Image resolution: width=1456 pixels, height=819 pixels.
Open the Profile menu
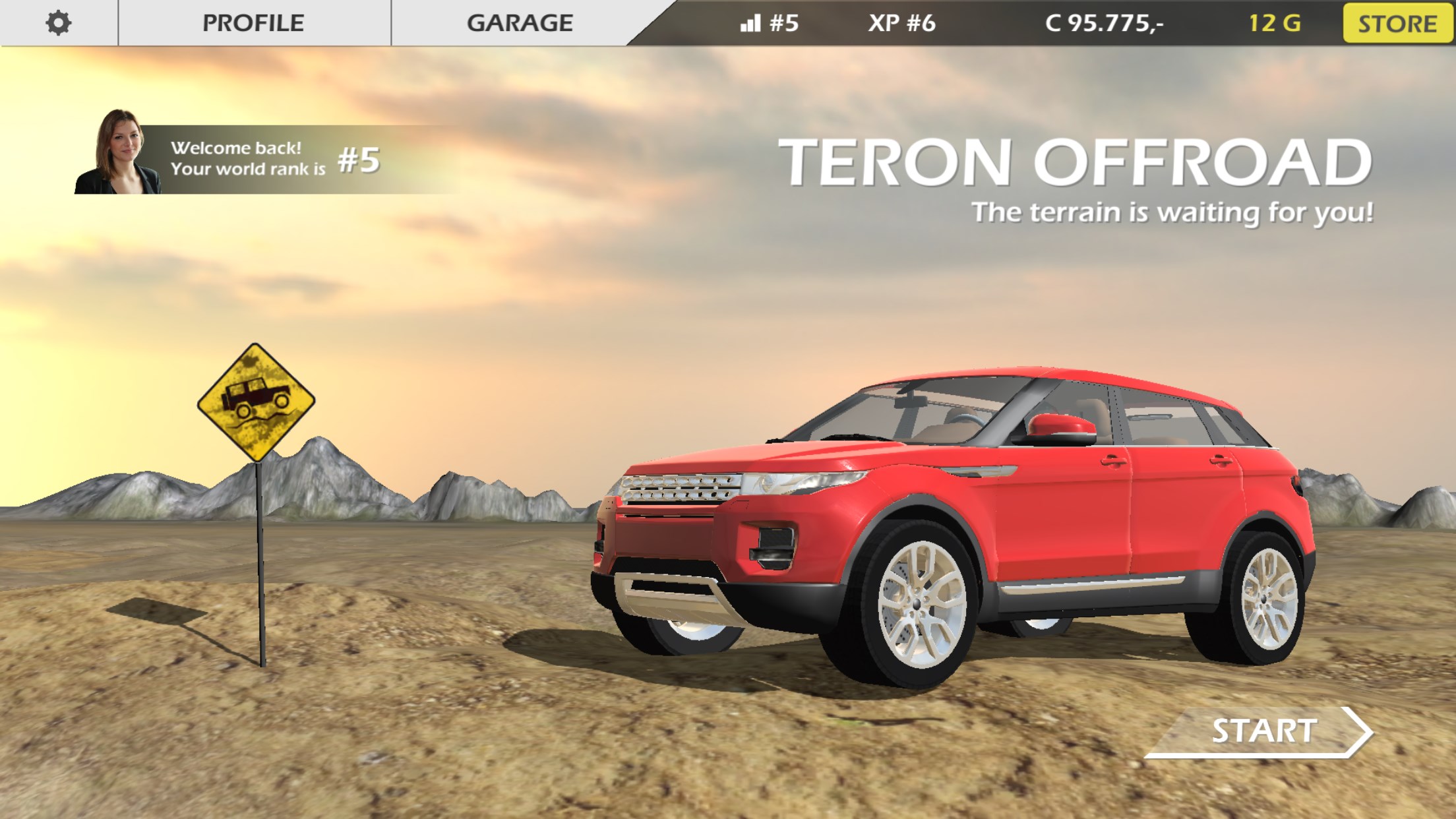[253, 23]
